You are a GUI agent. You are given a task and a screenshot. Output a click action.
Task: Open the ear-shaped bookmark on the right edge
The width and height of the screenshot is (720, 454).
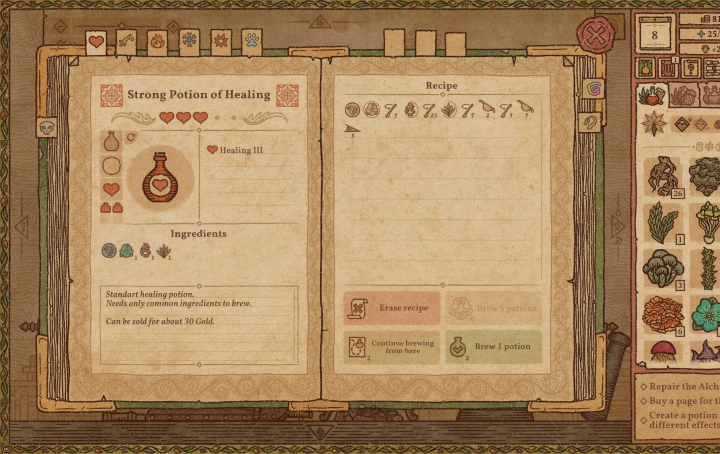tap(592, 121)
